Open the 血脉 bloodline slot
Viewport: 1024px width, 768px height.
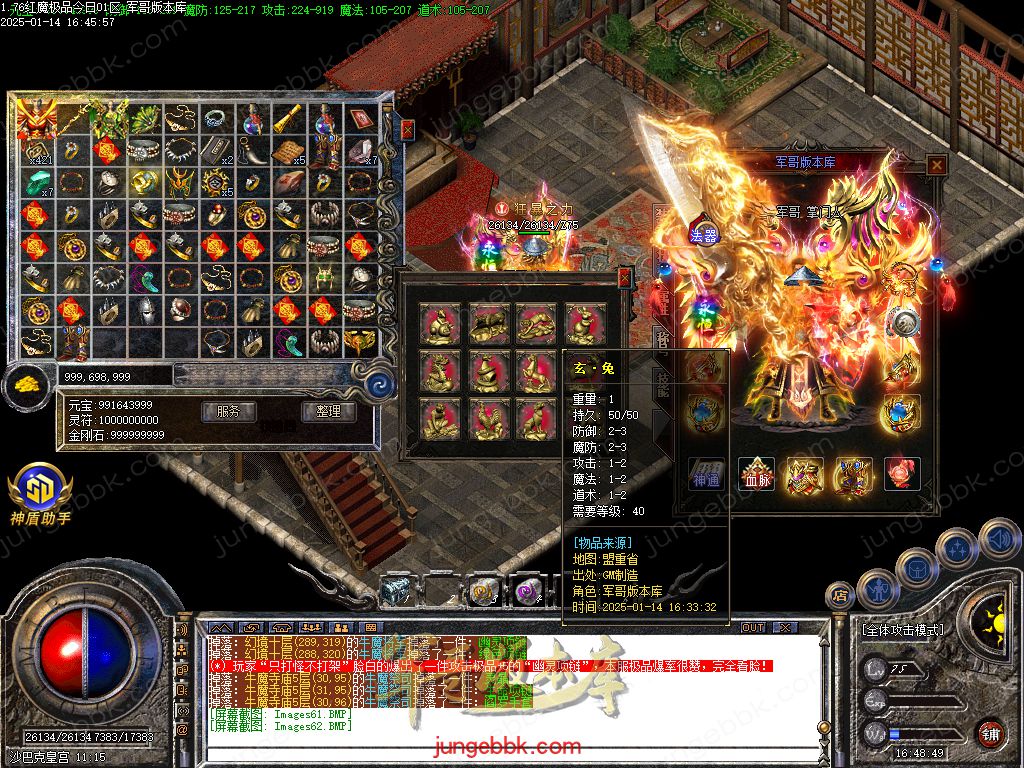(x=756, y=473)
